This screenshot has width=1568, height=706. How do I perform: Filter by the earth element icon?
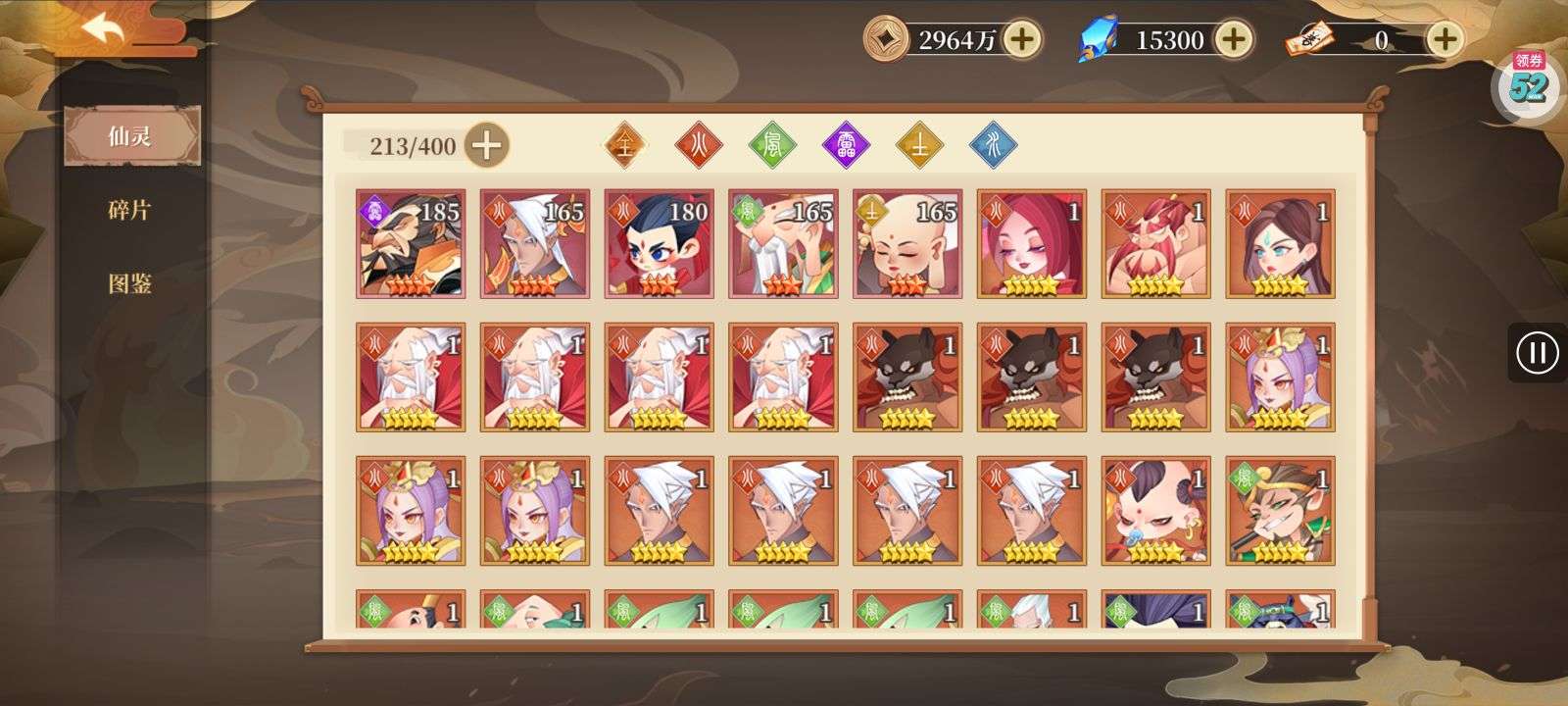click(x=919, y=143)
